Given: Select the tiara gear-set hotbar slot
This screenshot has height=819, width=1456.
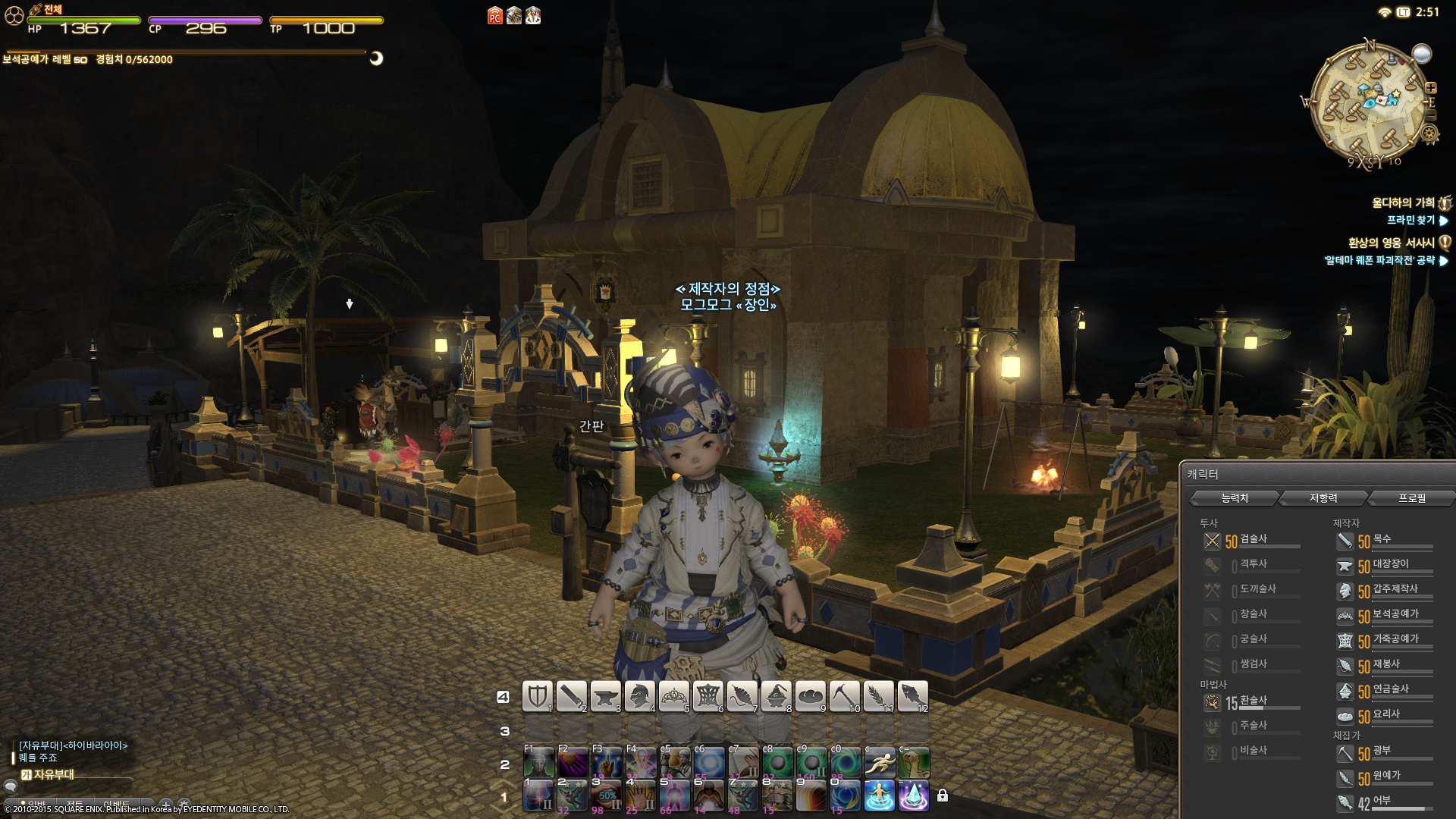Looking at the screenshot, I should tap(673, 696).
